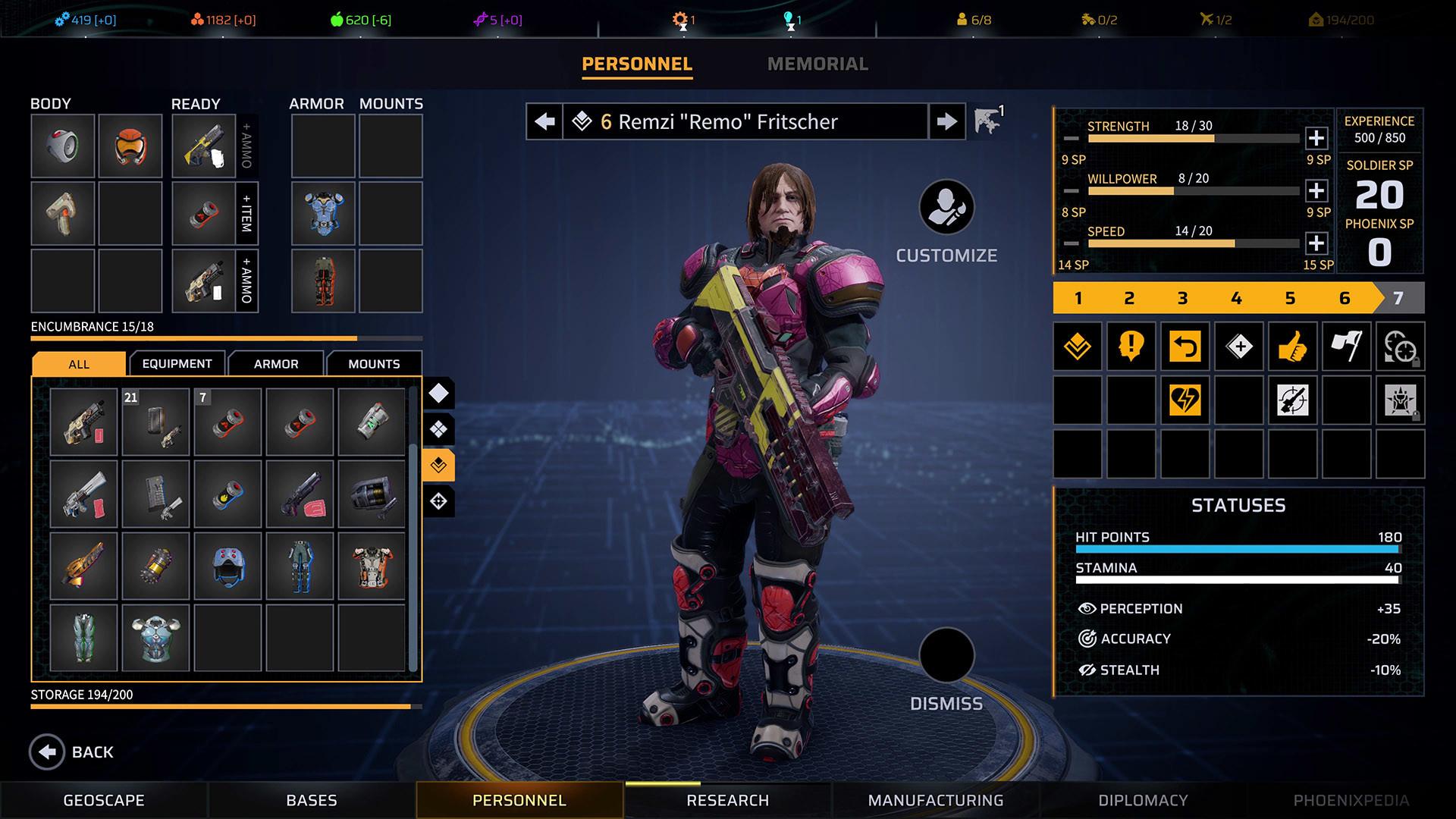The image size is (1456, 819).
Task: Filter storage by Equipment tab
Action: pyautogui.click(x=177, y=364)
